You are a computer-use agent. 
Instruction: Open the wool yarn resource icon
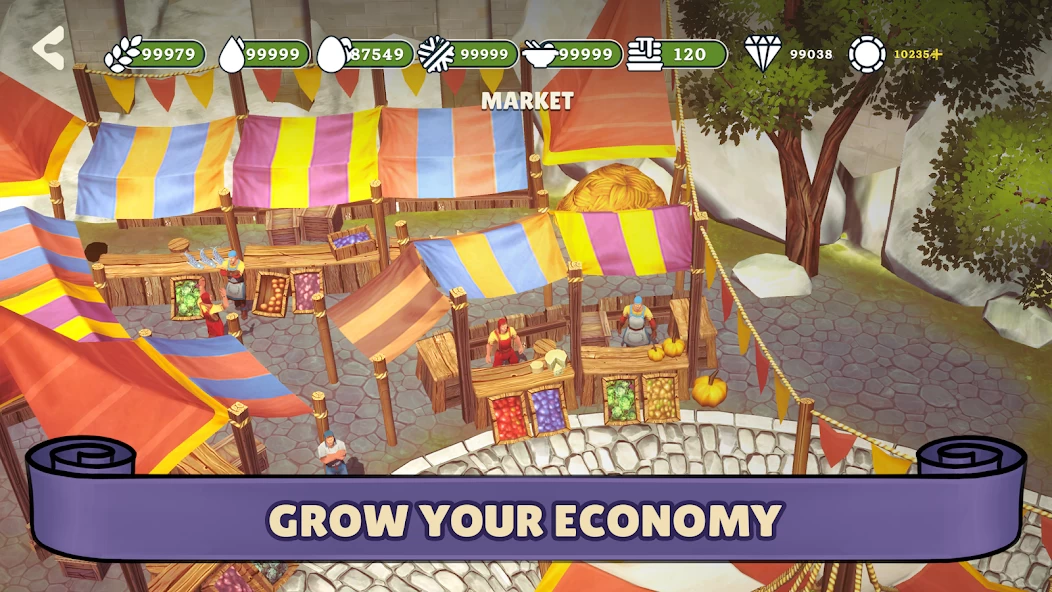point(436,54)
